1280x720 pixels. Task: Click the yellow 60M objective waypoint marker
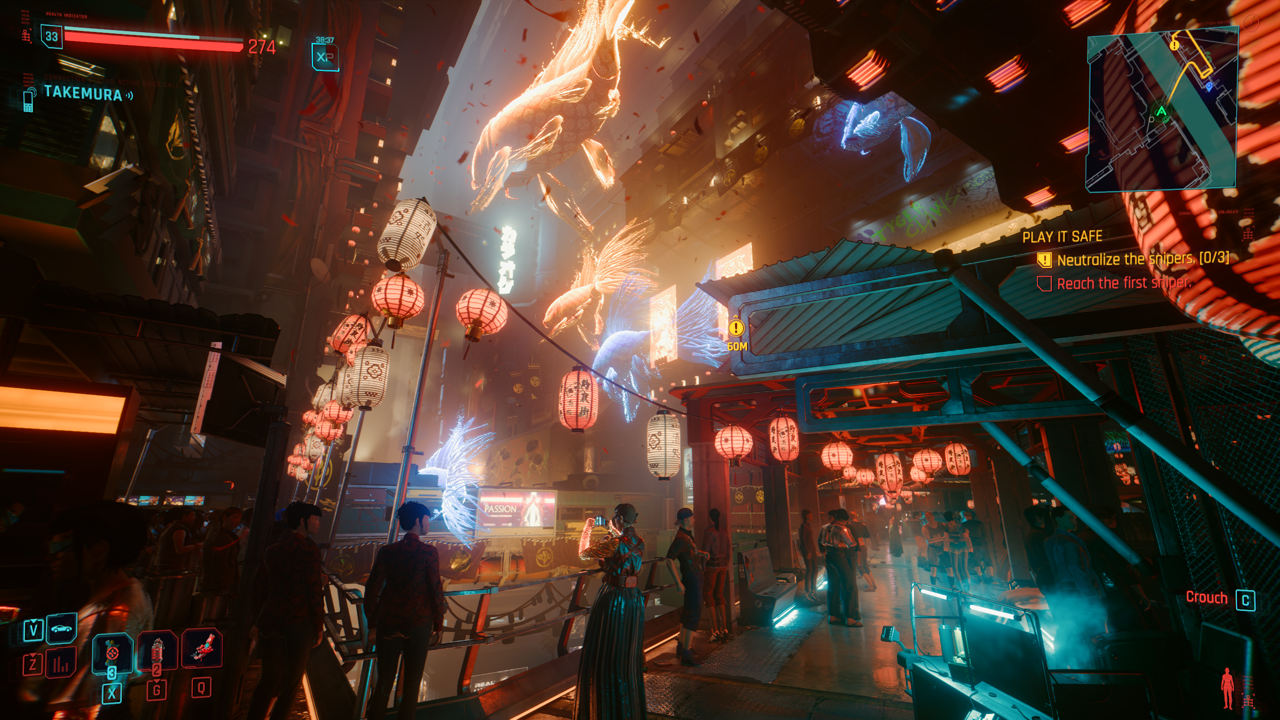(x=737, y=328)
